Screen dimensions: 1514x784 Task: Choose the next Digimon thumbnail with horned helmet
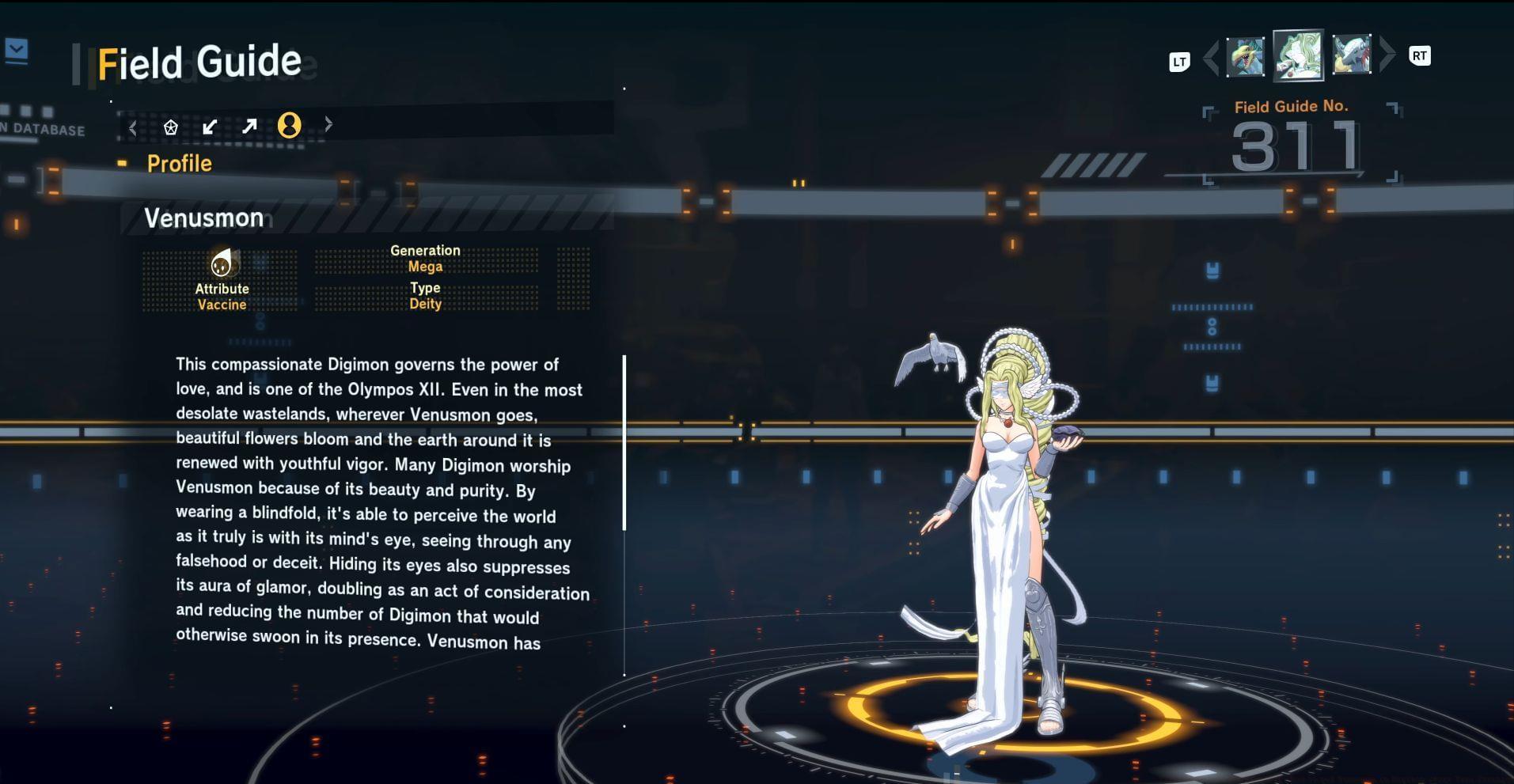click(1351, 55)
